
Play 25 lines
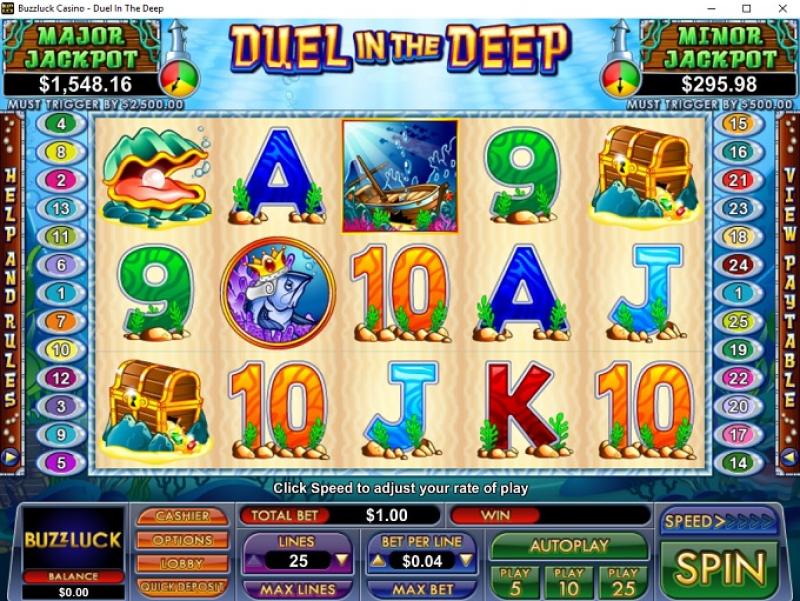coord(622,581)
